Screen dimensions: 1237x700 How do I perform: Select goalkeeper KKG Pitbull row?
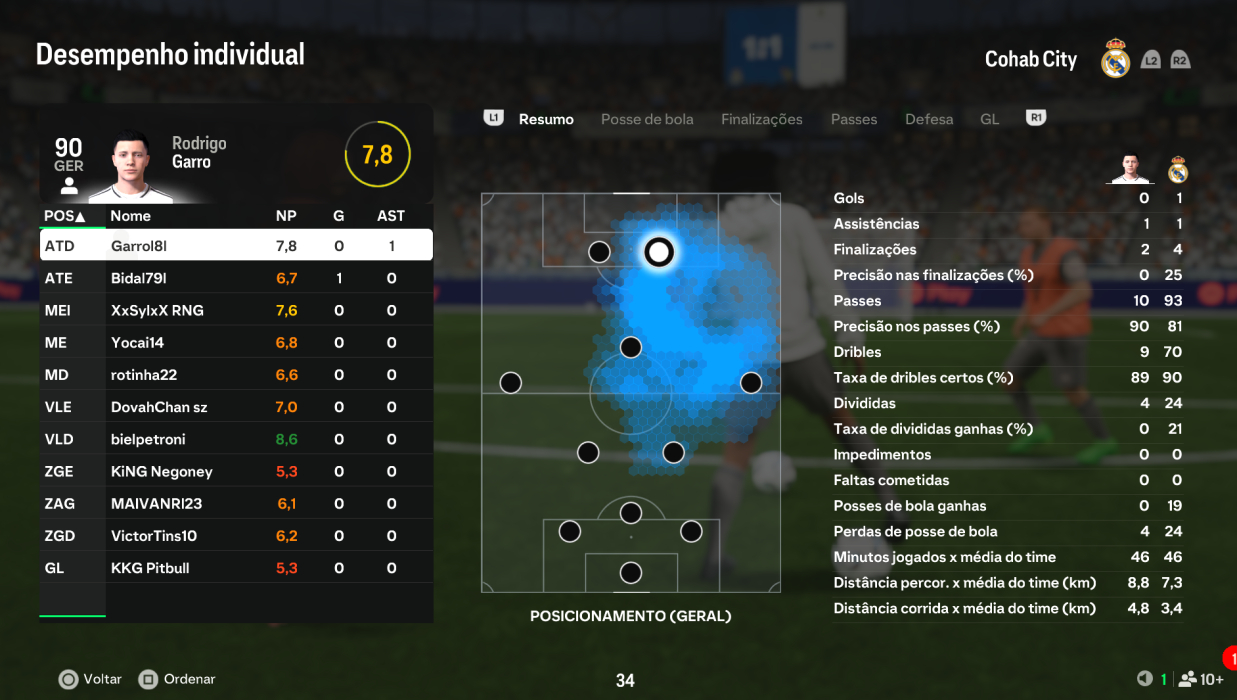(236, 568)
